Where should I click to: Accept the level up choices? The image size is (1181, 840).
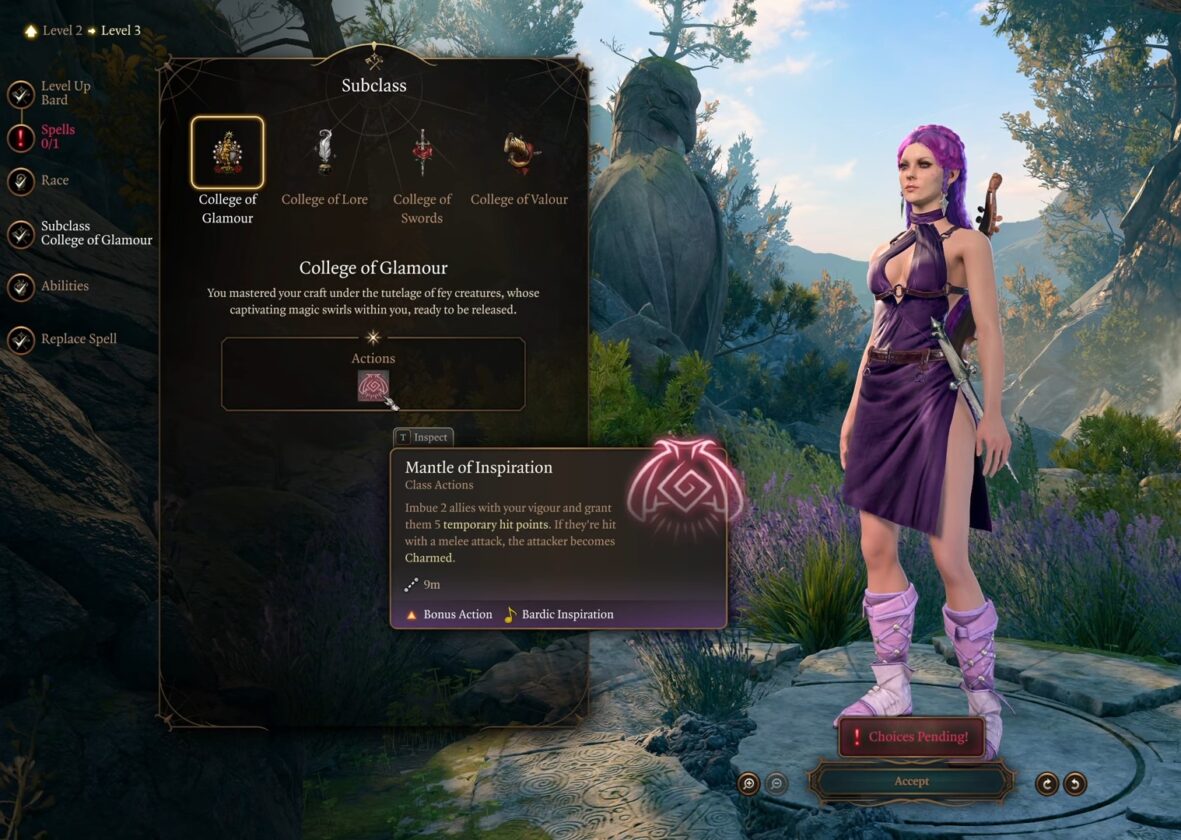(911, 781)
